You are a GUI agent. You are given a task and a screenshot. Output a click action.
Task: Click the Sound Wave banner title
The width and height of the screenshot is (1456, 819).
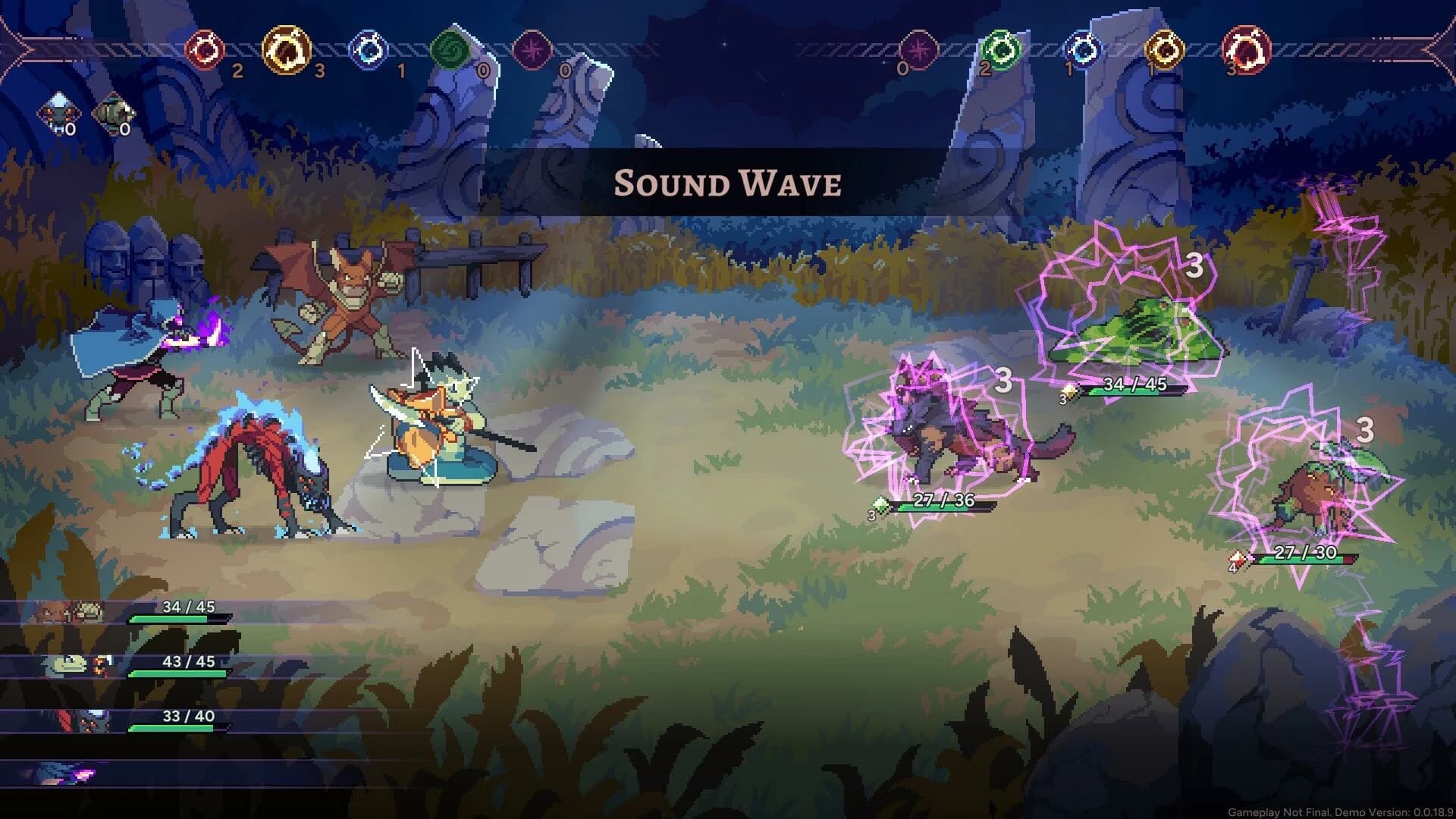(726, 183)
